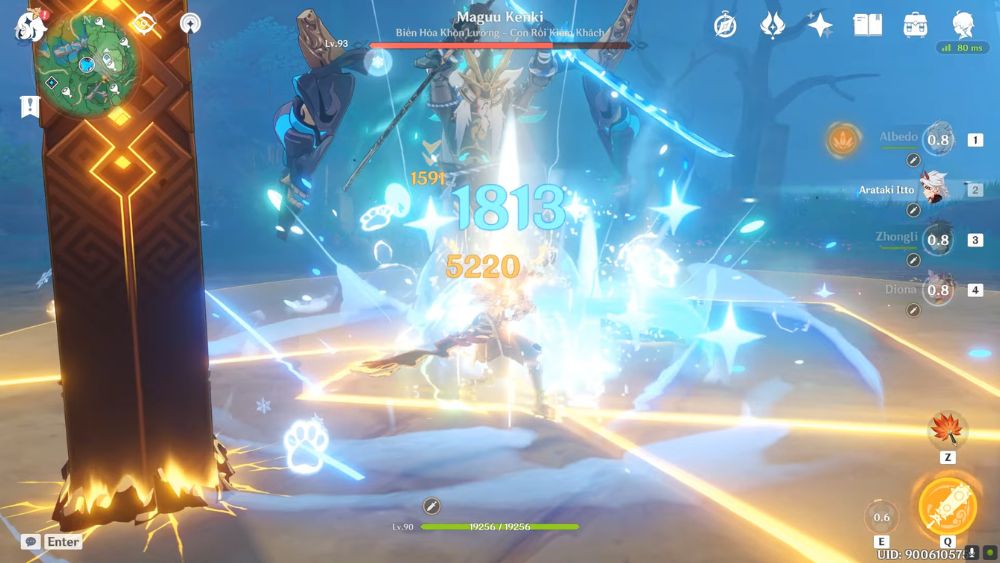Click the eye-shaped icon right of the minimap
The width and height of the screenshot is (1000, 563).
(143, 22)
